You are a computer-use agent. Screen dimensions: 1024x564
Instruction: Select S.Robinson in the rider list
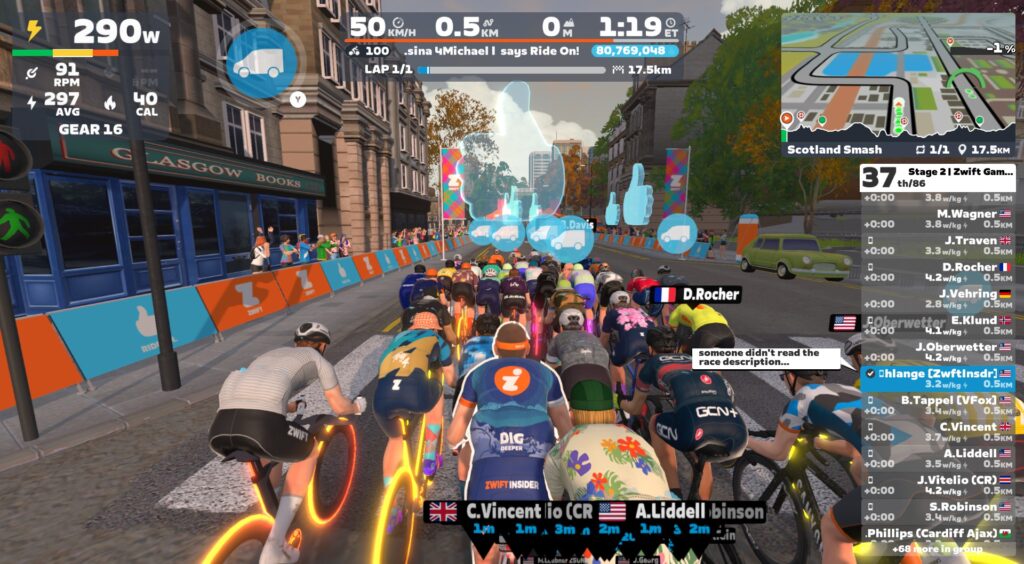[x=938, y=511]
